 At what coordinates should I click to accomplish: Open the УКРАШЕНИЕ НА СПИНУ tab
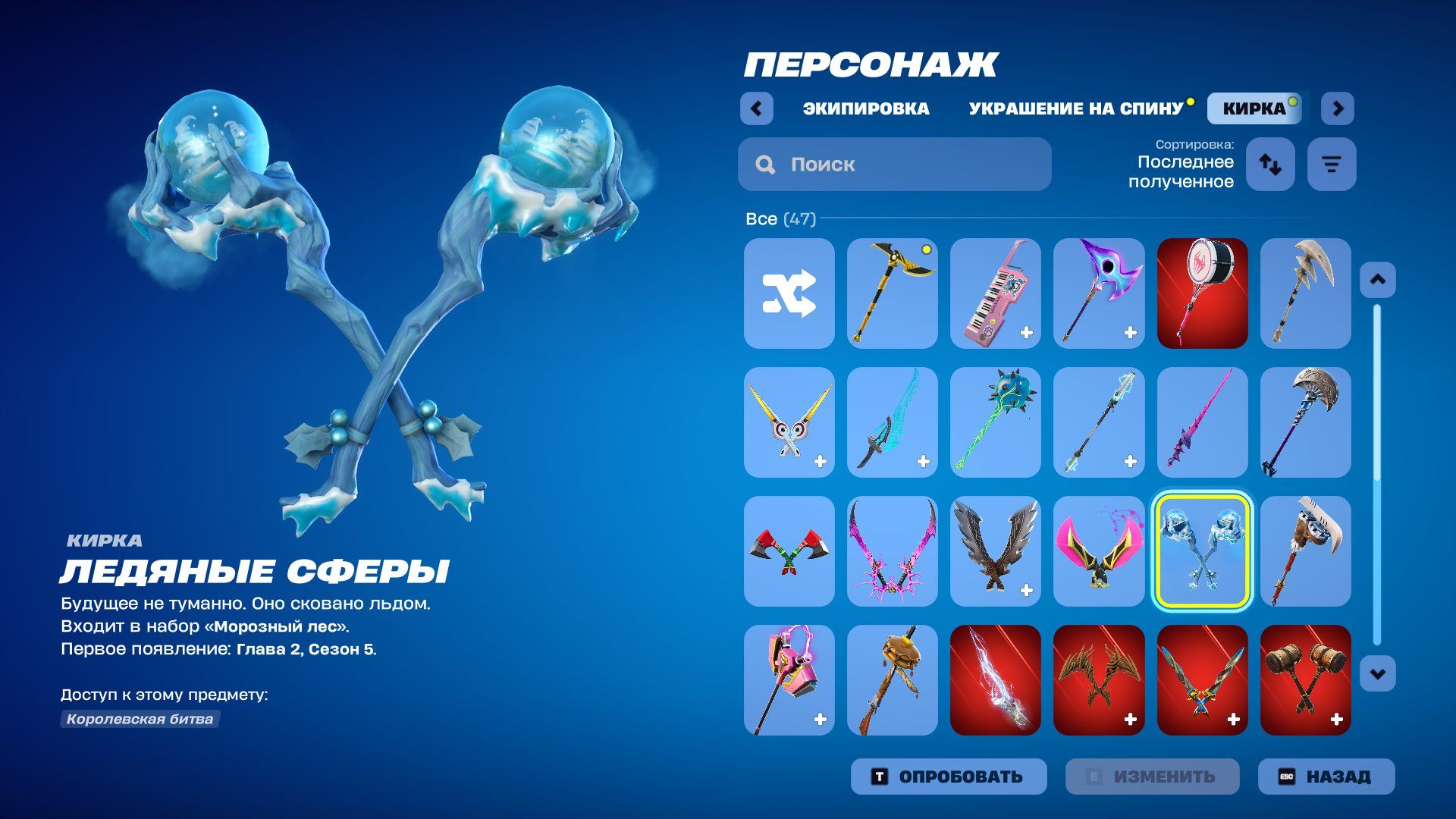click(x=1075, y=108)
